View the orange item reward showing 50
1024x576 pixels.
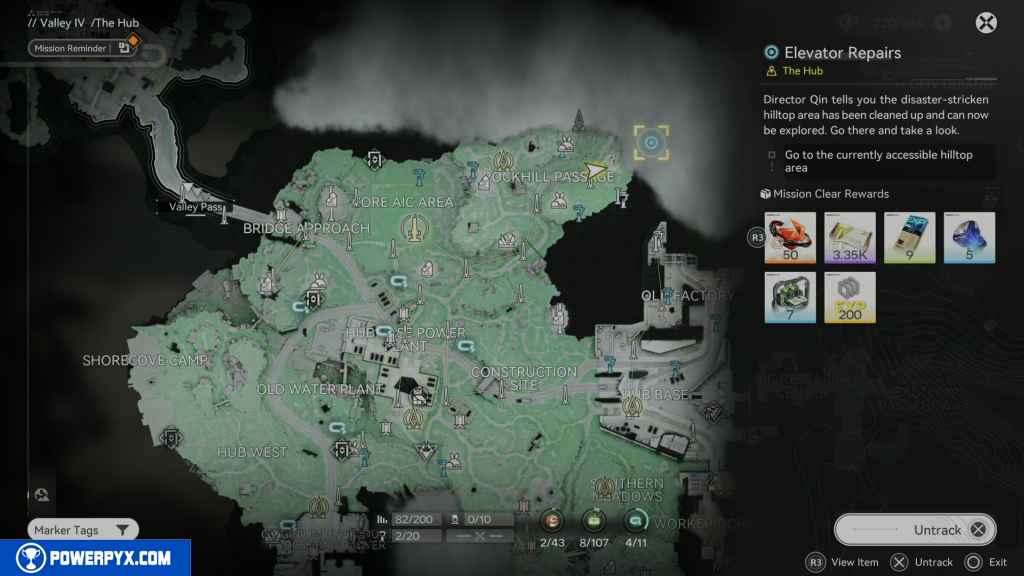(x=790, y=237)
